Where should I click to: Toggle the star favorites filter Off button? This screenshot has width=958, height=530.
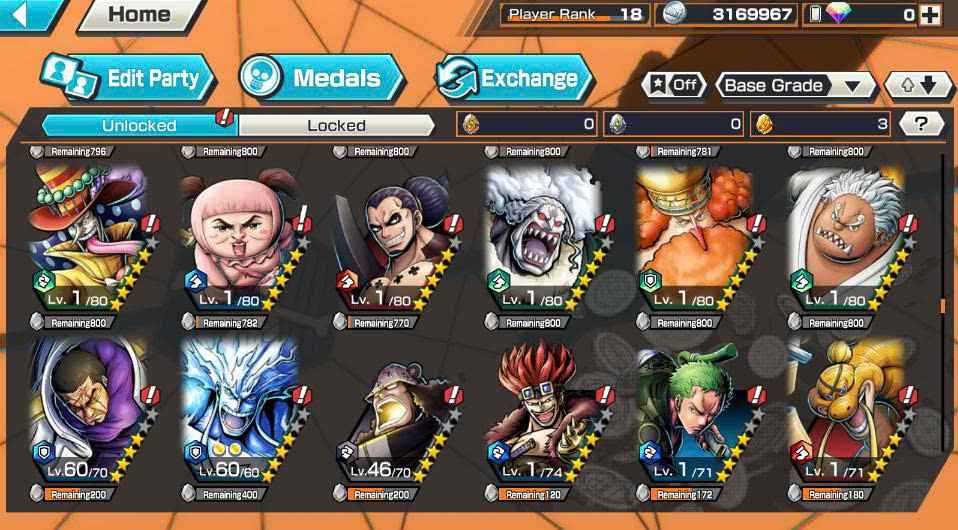tap(674, 85)
